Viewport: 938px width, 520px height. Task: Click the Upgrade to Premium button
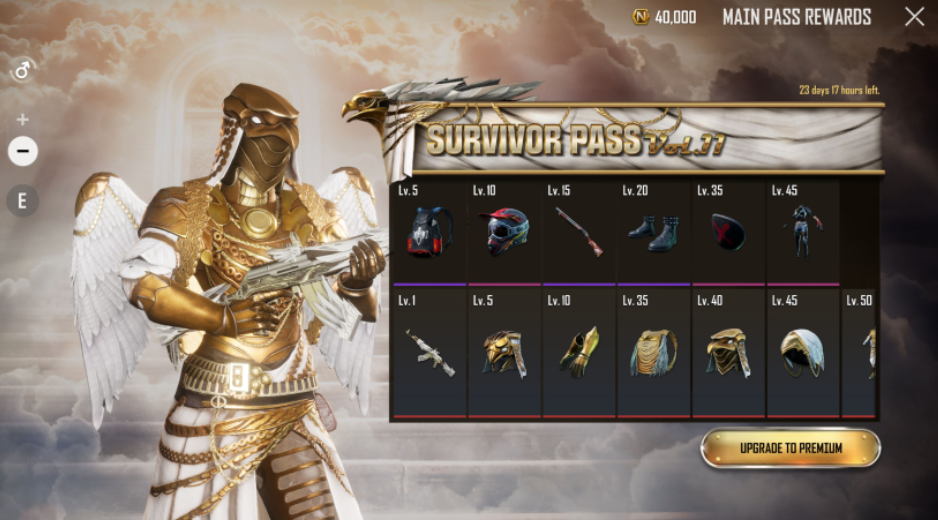pos(790,448)
